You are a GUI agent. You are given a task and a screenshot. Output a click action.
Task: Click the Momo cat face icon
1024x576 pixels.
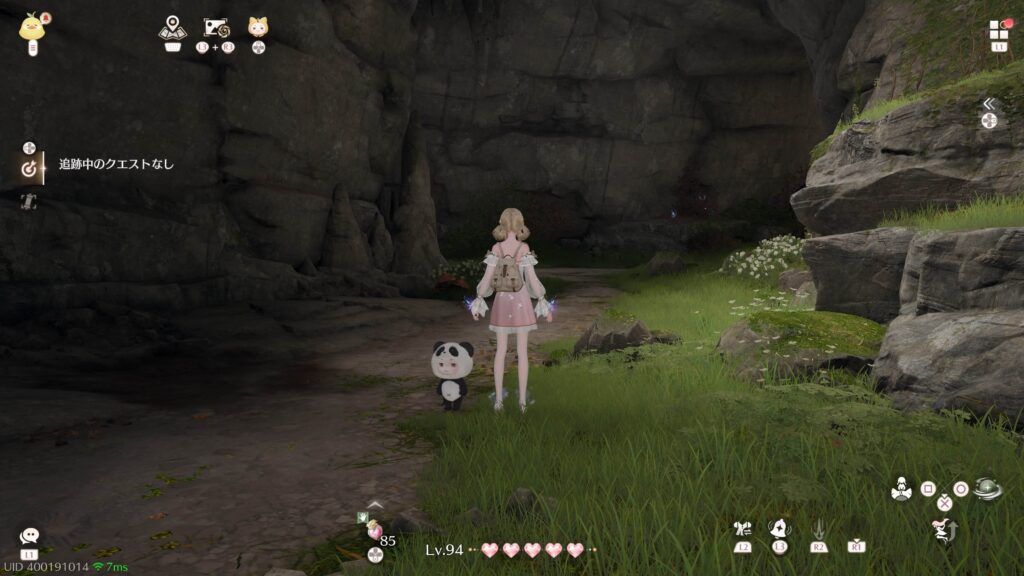[258, 27]
